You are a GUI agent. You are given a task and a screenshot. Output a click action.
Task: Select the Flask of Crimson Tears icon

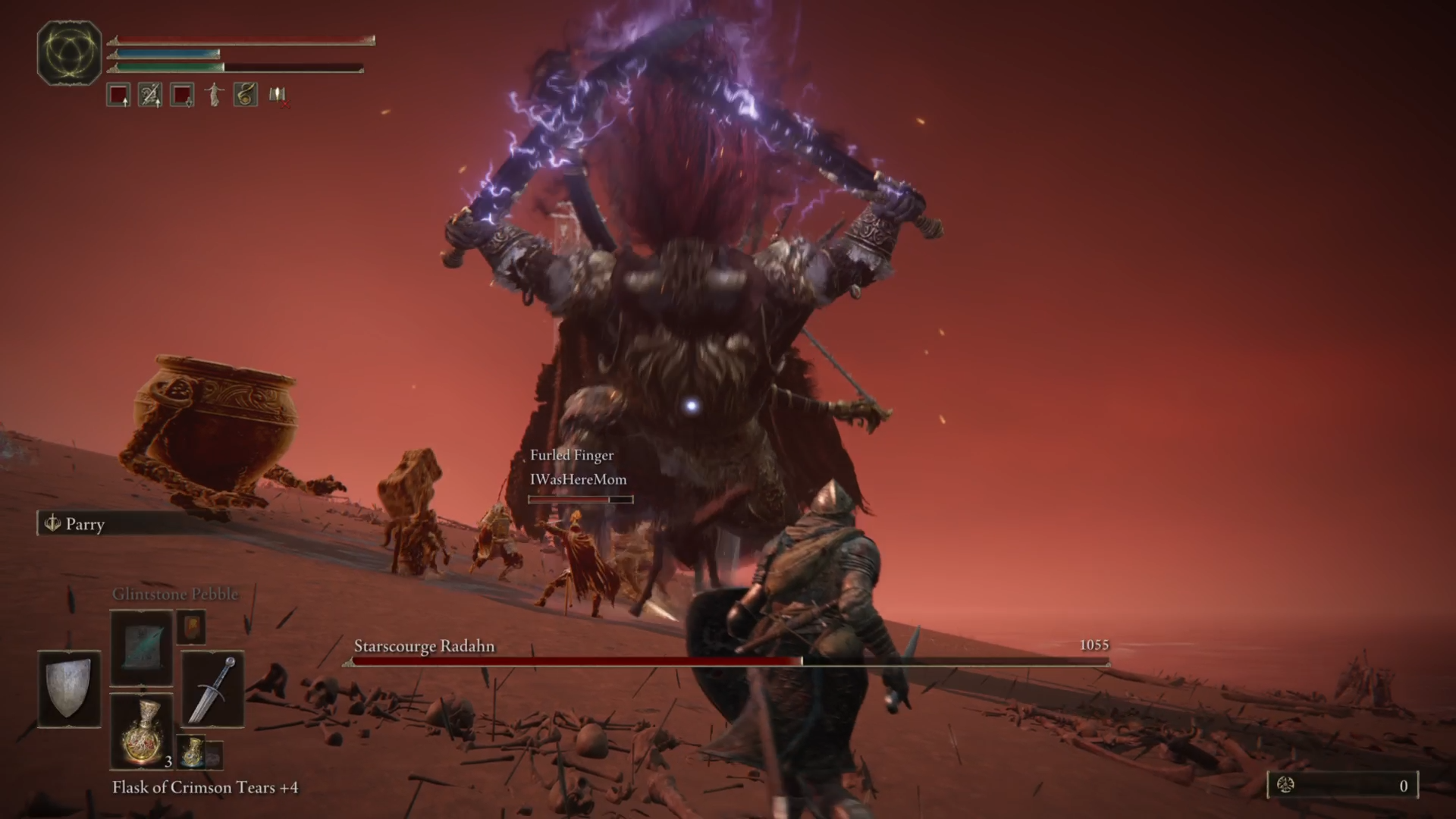(143, 730)
